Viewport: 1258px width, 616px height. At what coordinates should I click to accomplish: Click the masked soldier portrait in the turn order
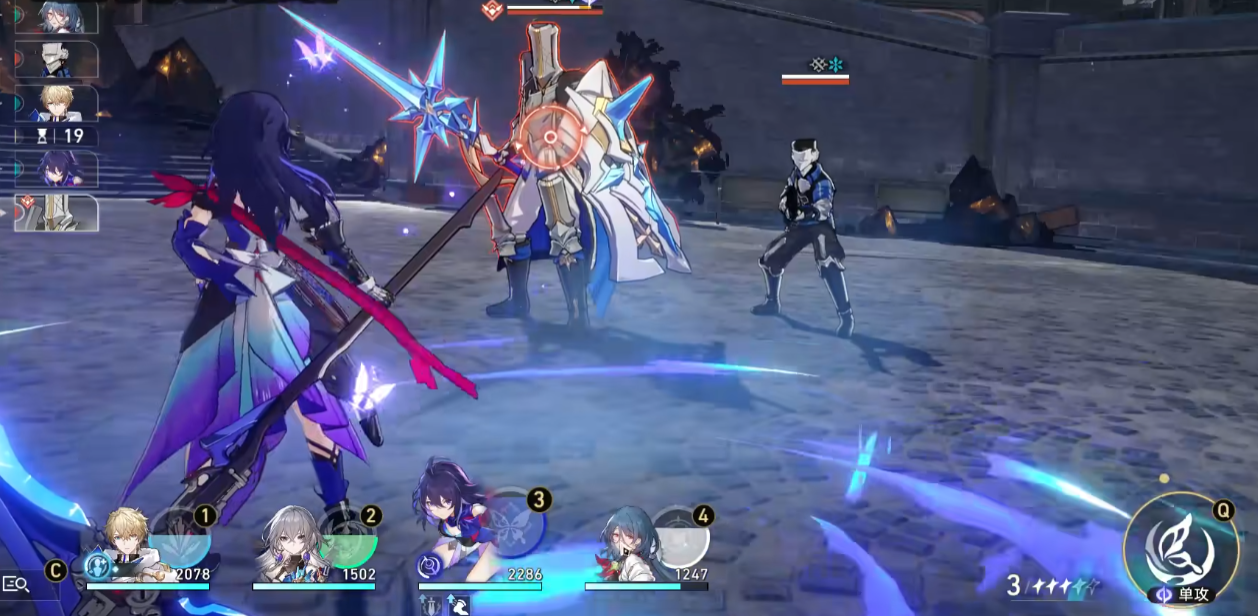pos(60,60)
